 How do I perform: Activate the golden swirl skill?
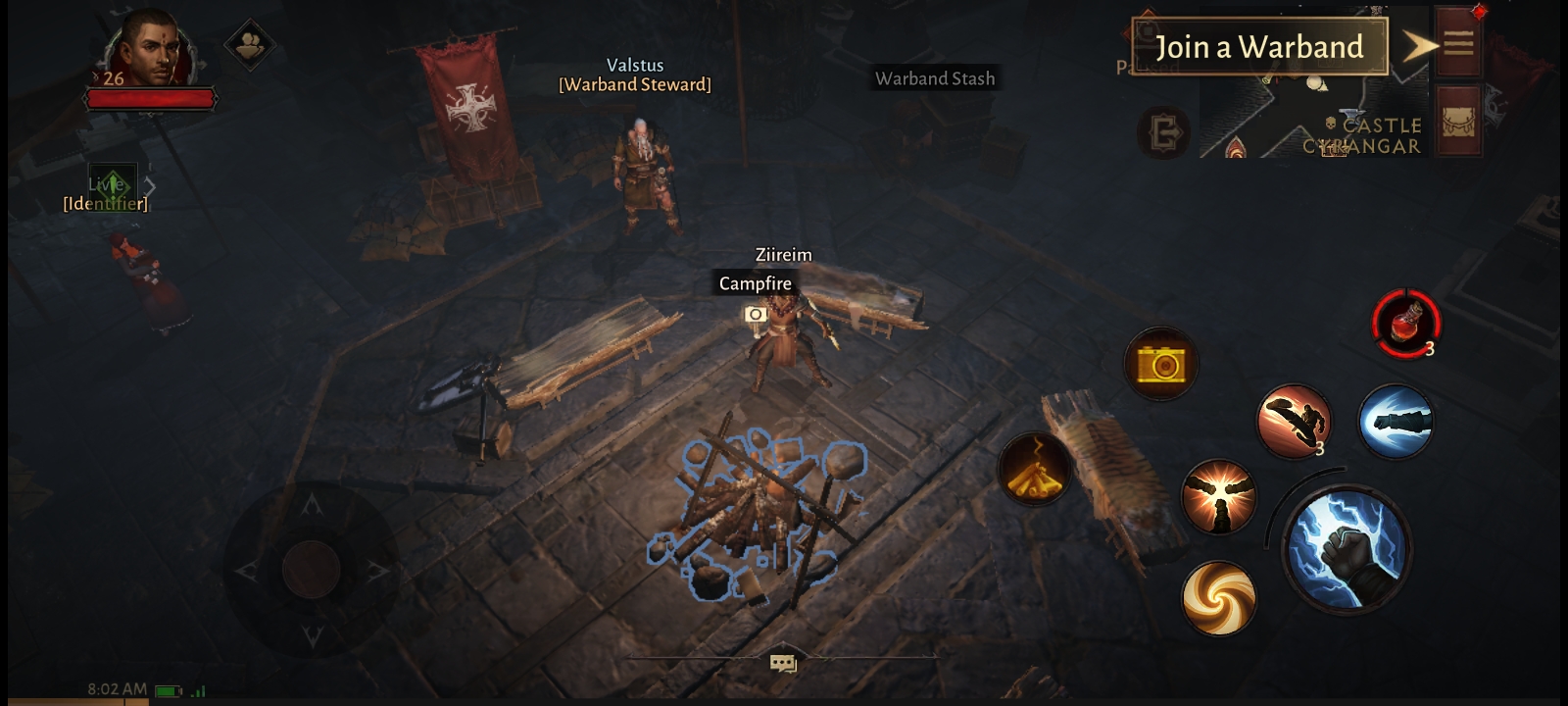1219,597
